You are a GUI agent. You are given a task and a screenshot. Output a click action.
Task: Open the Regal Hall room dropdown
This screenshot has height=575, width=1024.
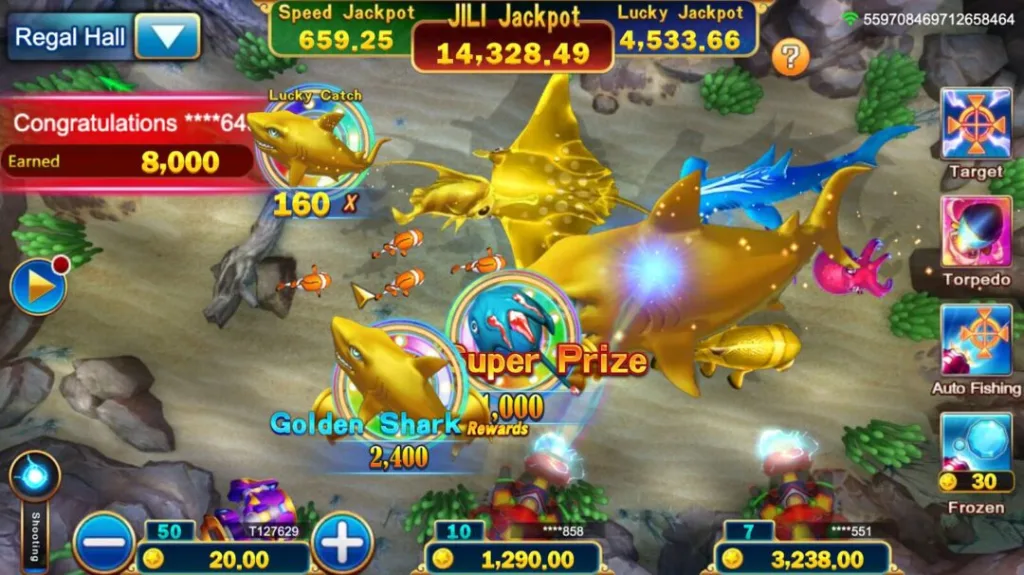(167, 37)
